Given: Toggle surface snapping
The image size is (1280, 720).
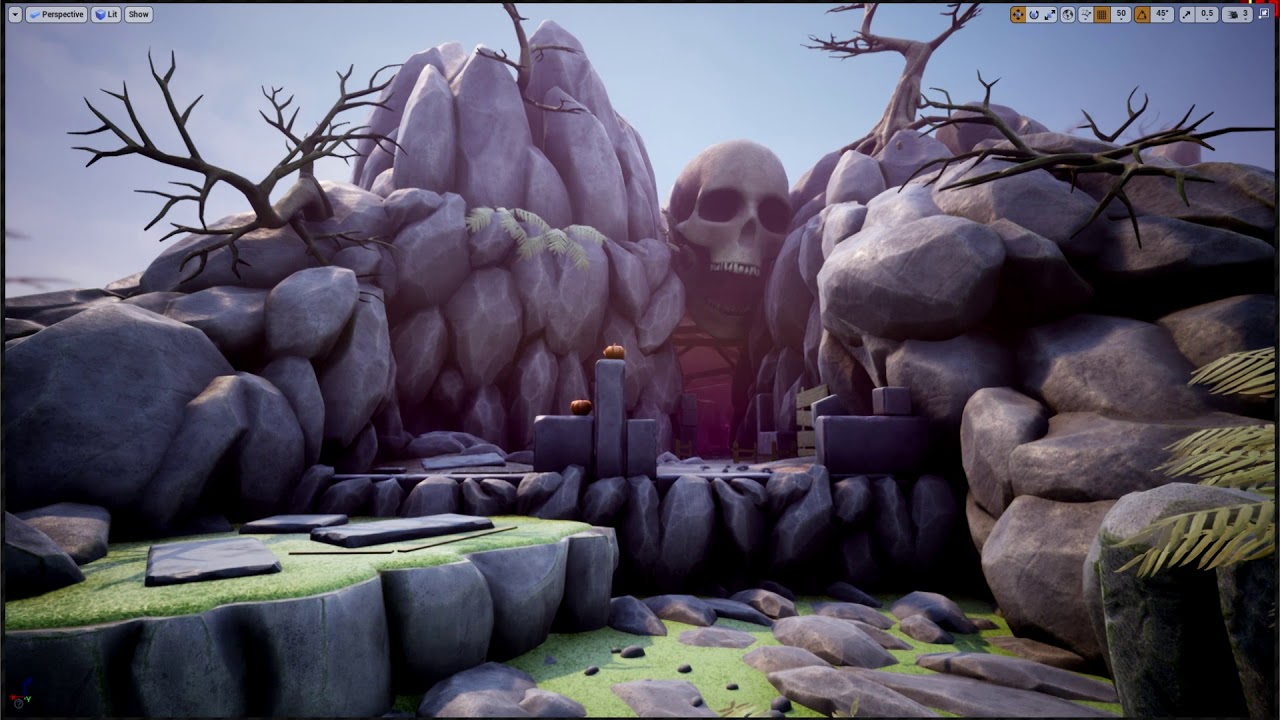Looking at the screenshot, I should coord(1085,15).
